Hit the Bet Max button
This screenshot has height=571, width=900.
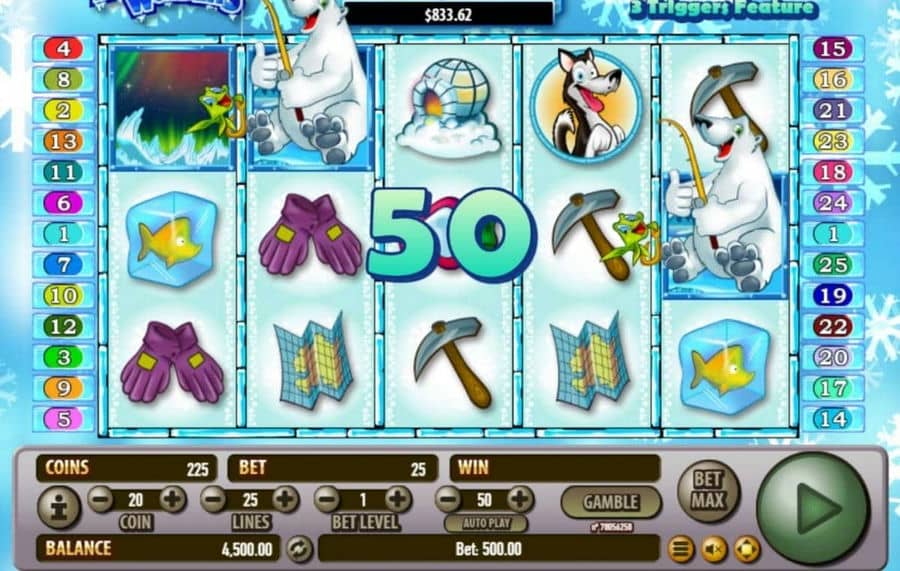pyautogui.click(x=708, y=491)
